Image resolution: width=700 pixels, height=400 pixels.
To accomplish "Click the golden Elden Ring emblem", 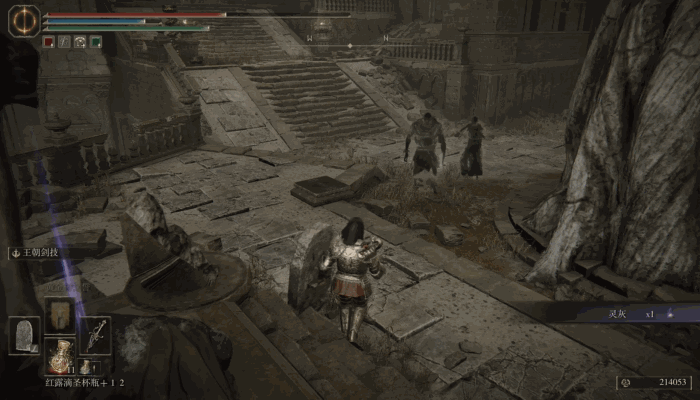I will pos(23,22).
